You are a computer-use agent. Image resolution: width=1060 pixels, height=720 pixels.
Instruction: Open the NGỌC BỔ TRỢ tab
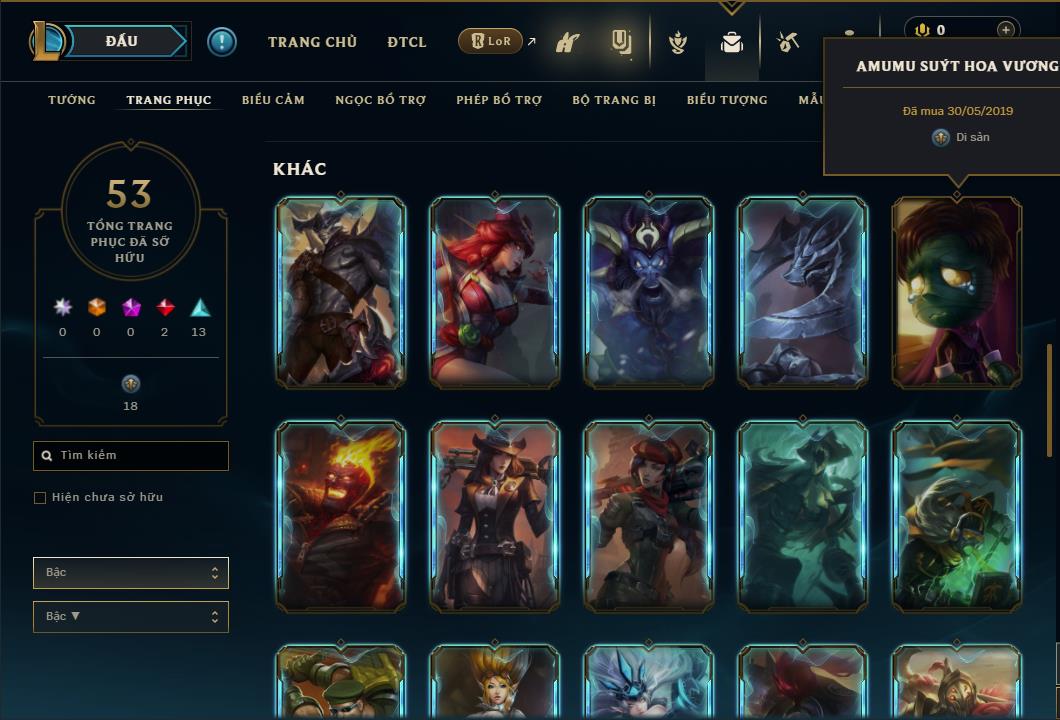tap(380, 100)
